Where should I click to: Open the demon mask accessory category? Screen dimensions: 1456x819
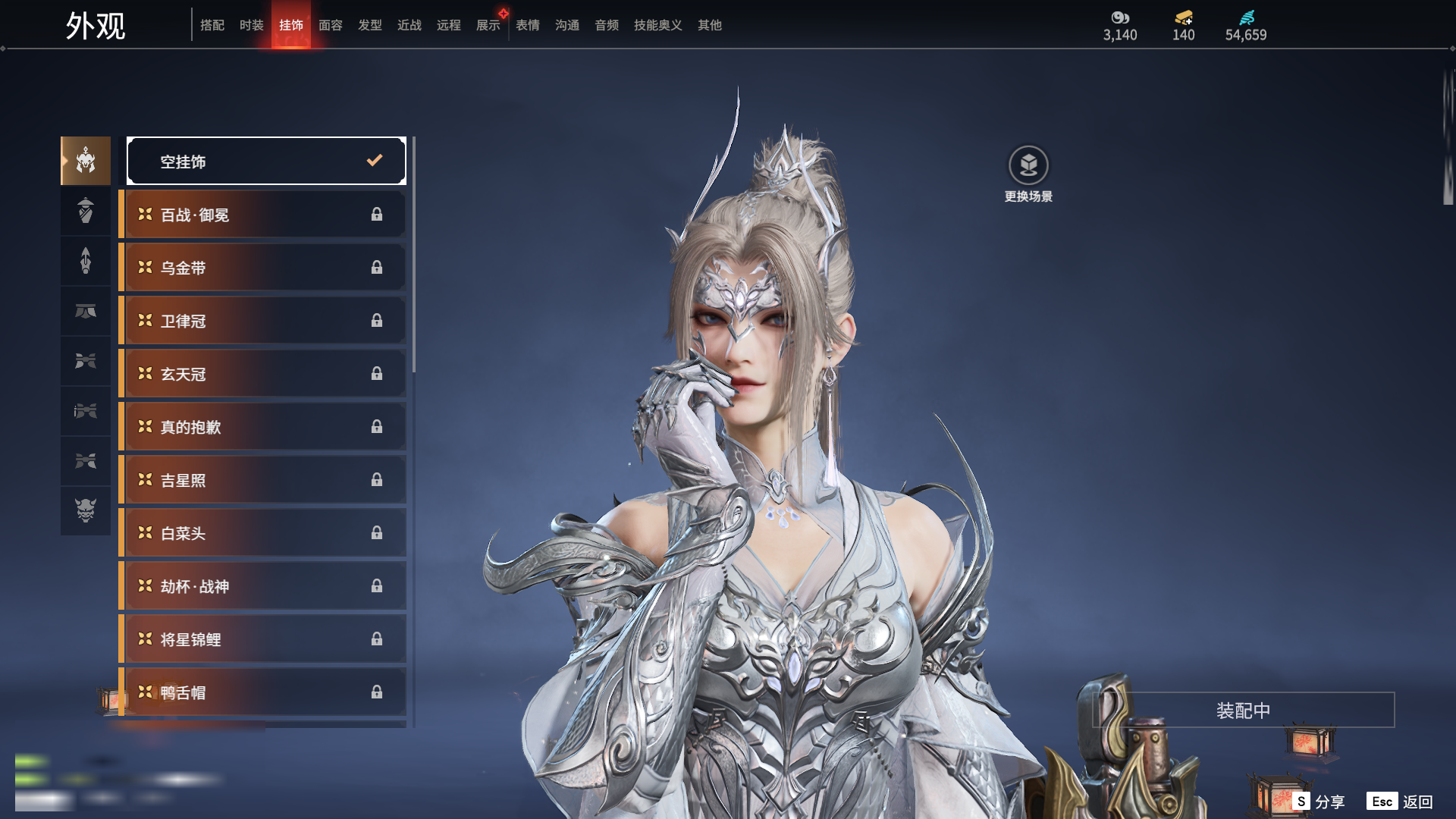(x=86, y=510)
